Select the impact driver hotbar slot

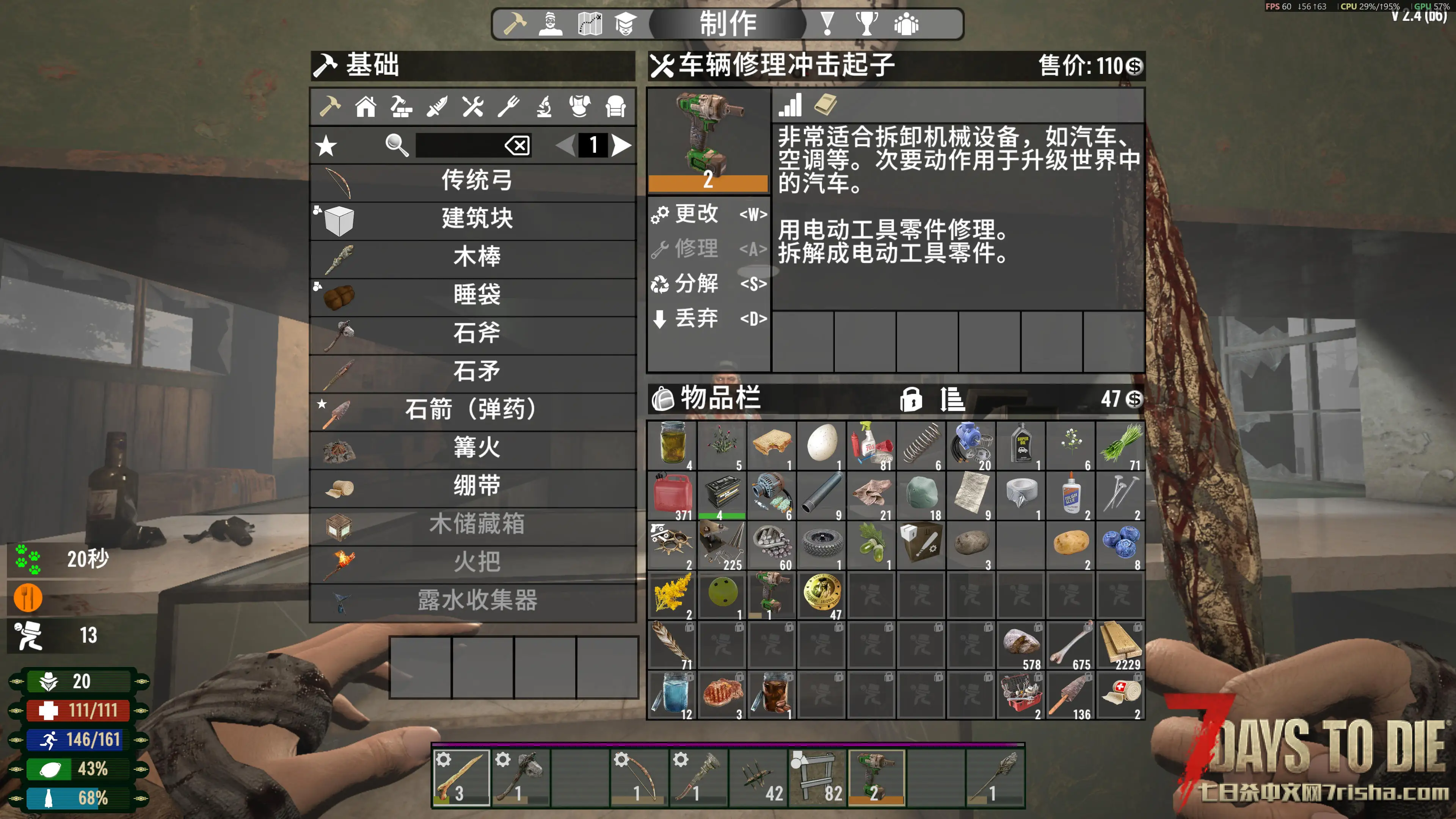pyautogui.click(x=876, y=776)
